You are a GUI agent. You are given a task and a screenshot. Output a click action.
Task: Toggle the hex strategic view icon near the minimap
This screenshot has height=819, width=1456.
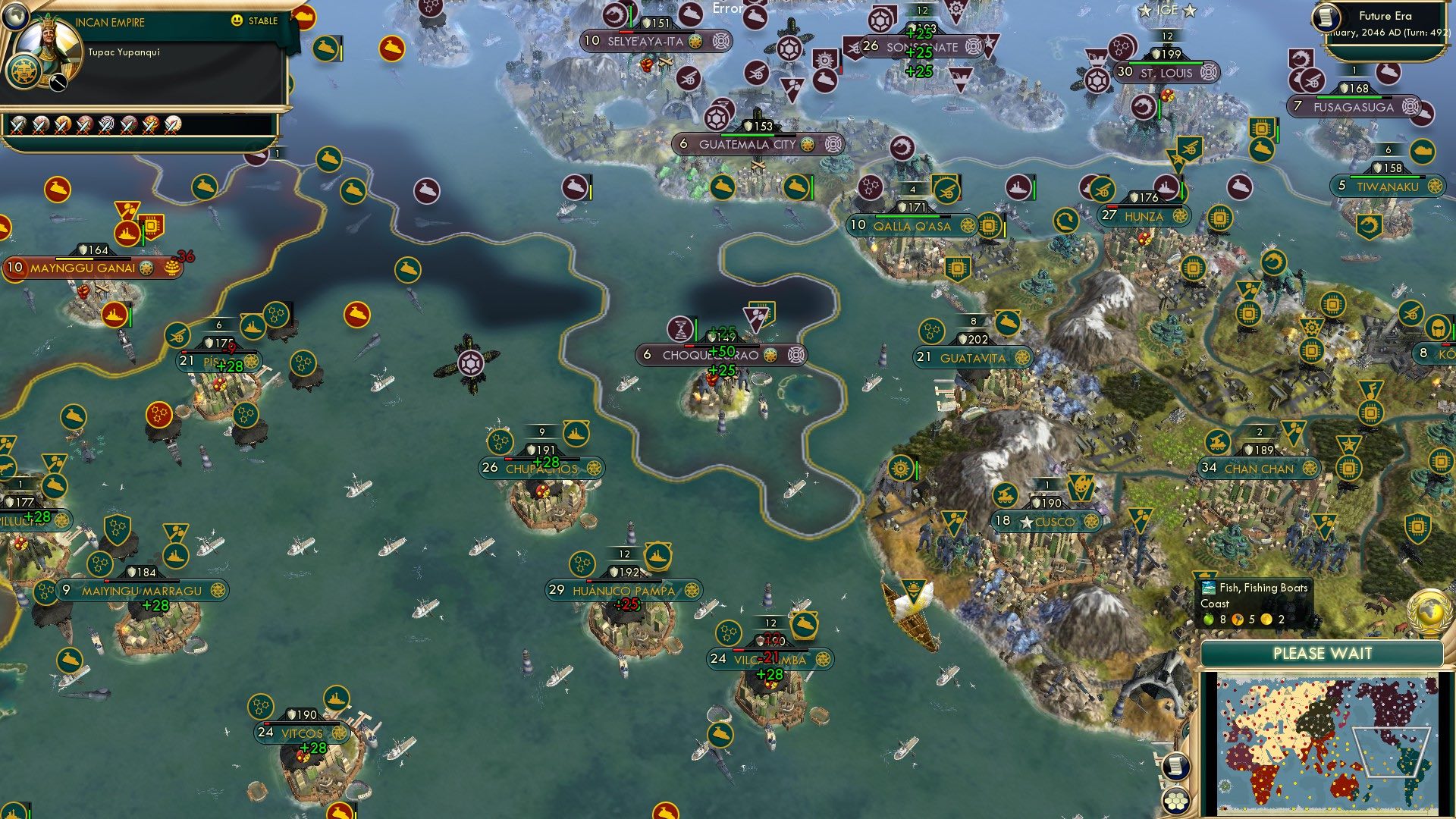1177,801
